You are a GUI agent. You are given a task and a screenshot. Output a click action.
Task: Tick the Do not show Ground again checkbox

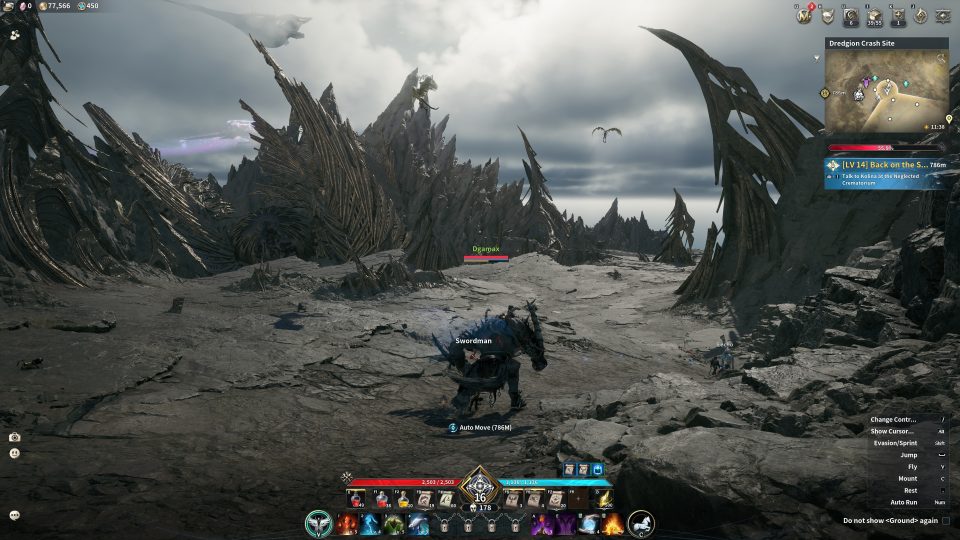click(x=946, y=520)
